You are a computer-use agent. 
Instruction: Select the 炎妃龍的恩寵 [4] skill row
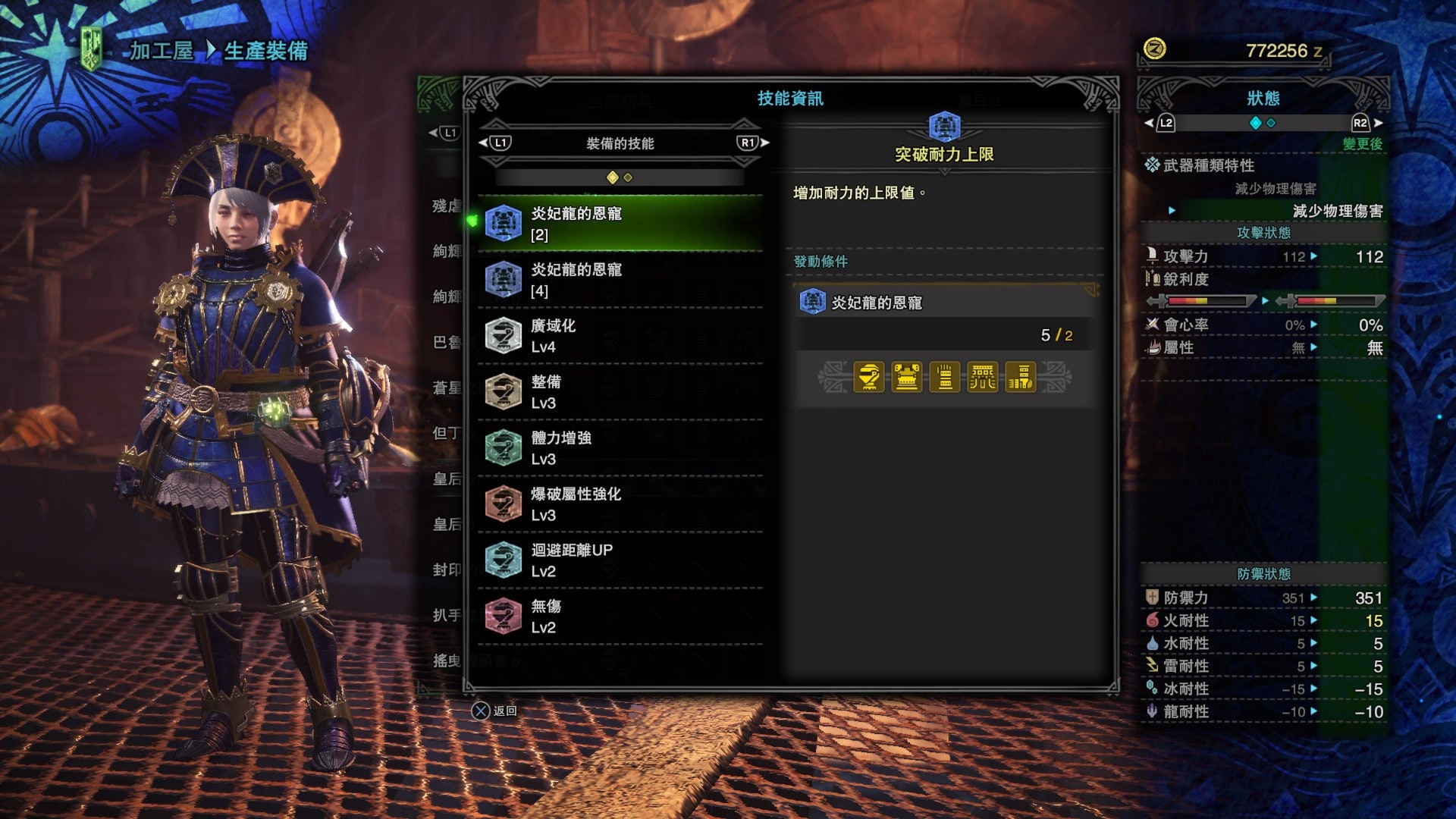pos(620,280)
